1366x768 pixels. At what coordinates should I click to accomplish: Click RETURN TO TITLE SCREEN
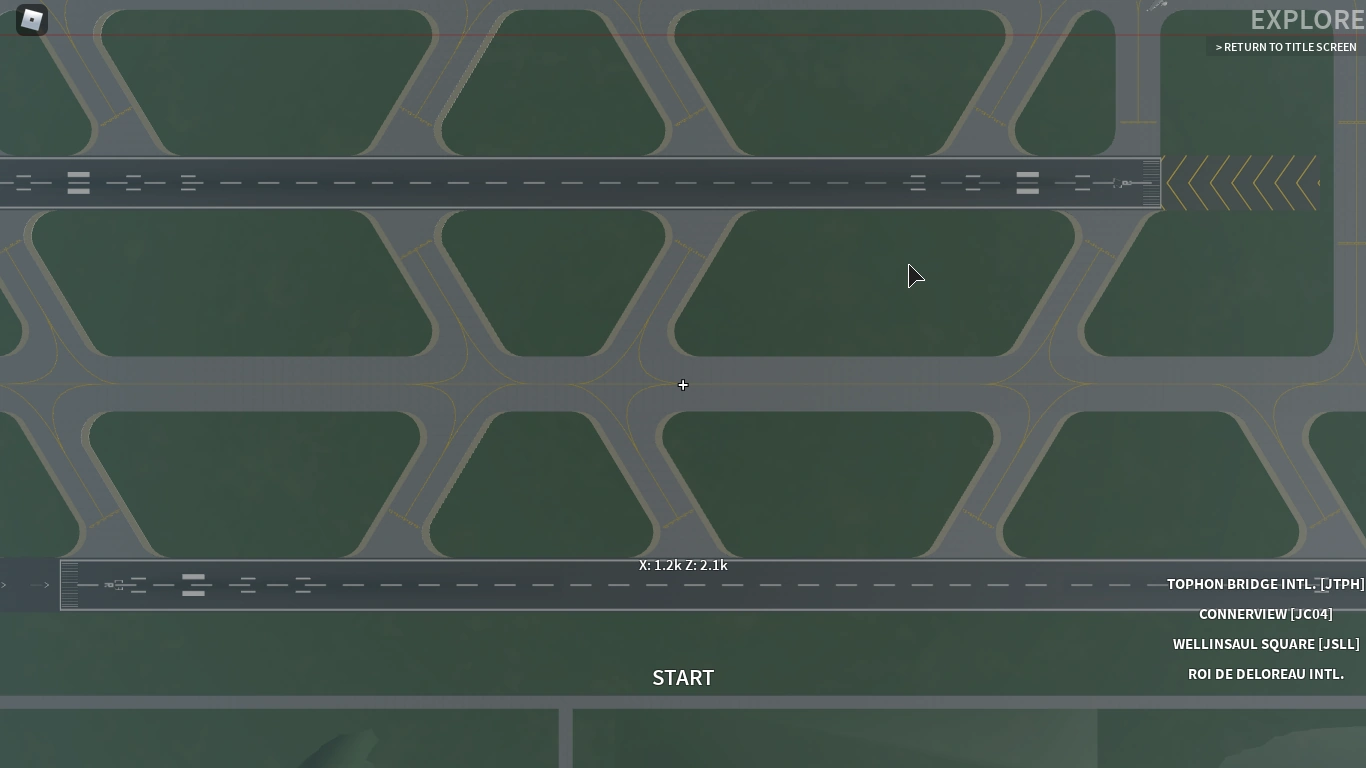(1286, 47)
